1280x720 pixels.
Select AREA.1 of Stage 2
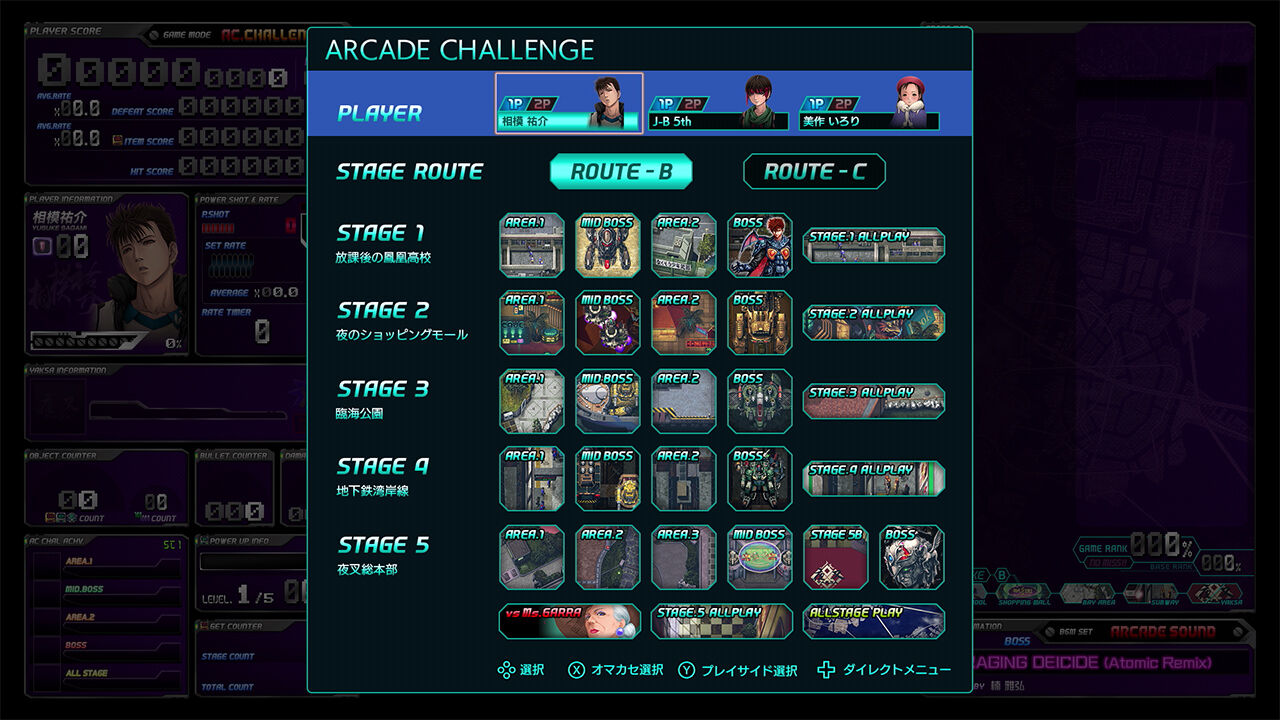(531, 322)
